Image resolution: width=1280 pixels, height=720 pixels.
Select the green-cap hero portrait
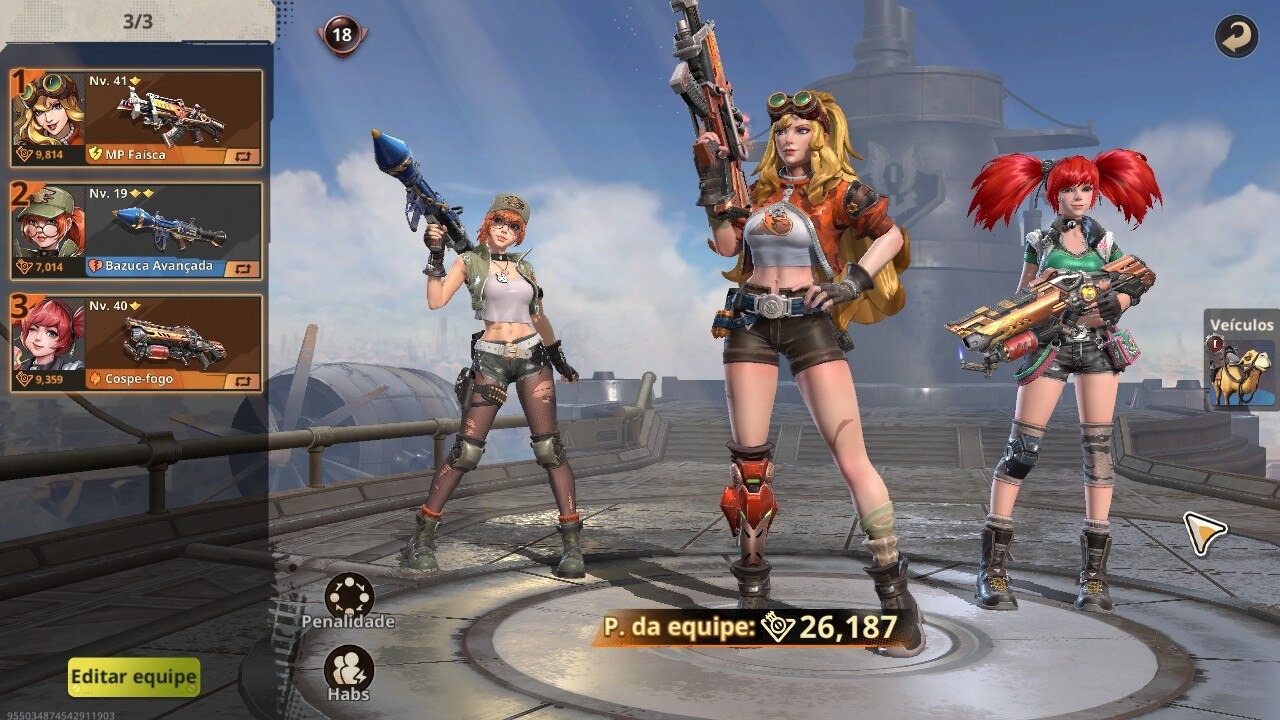(48, 222)
